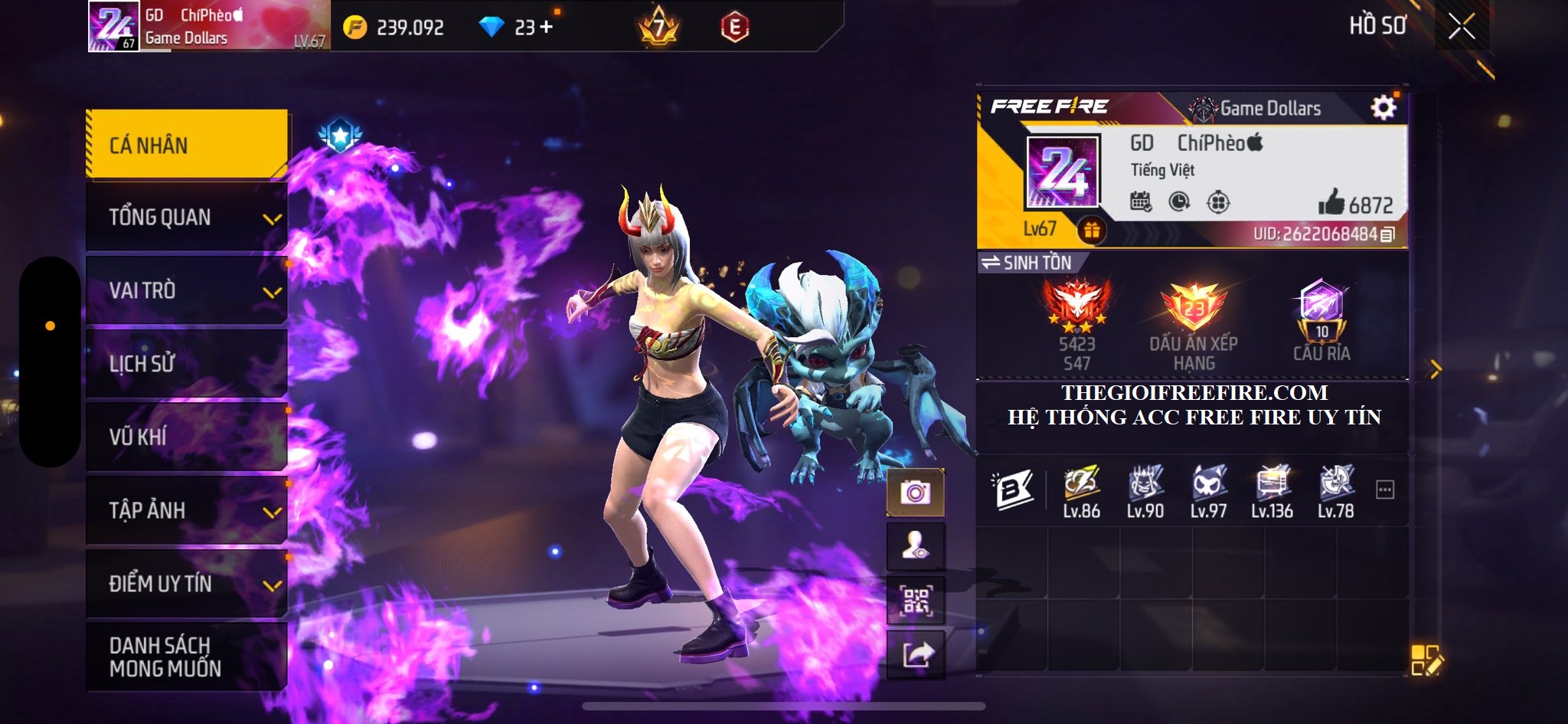Open Danh Sách Mong Muốn wishlist
1568x724 pixels.
point(187,657)
